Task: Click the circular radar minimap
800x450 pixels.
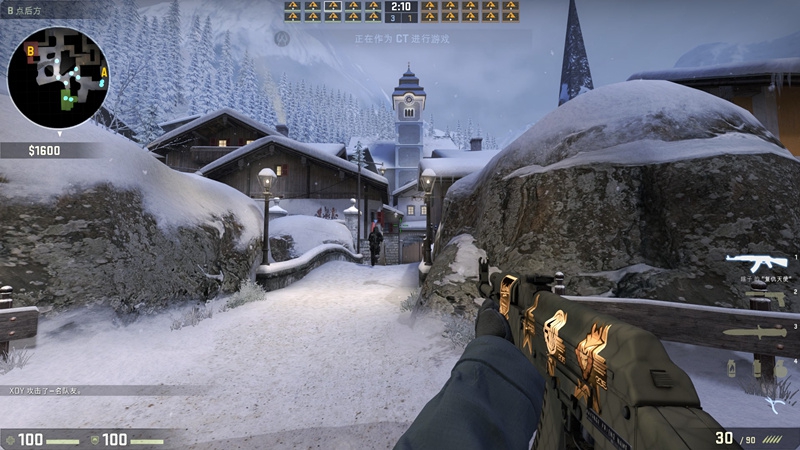Action: [57, 76]
